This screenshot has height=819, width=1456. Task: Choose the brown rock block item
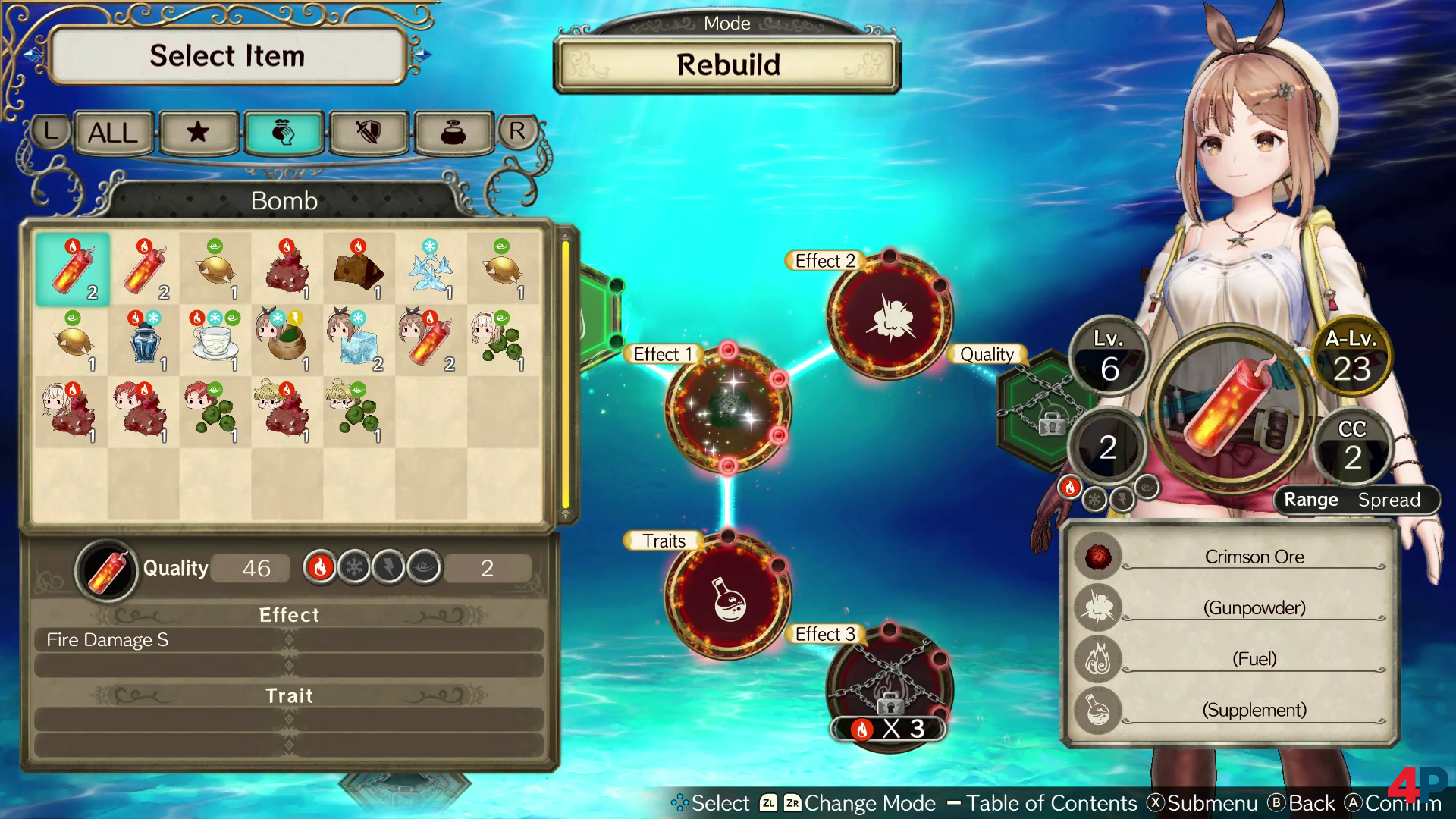[359, 268]
